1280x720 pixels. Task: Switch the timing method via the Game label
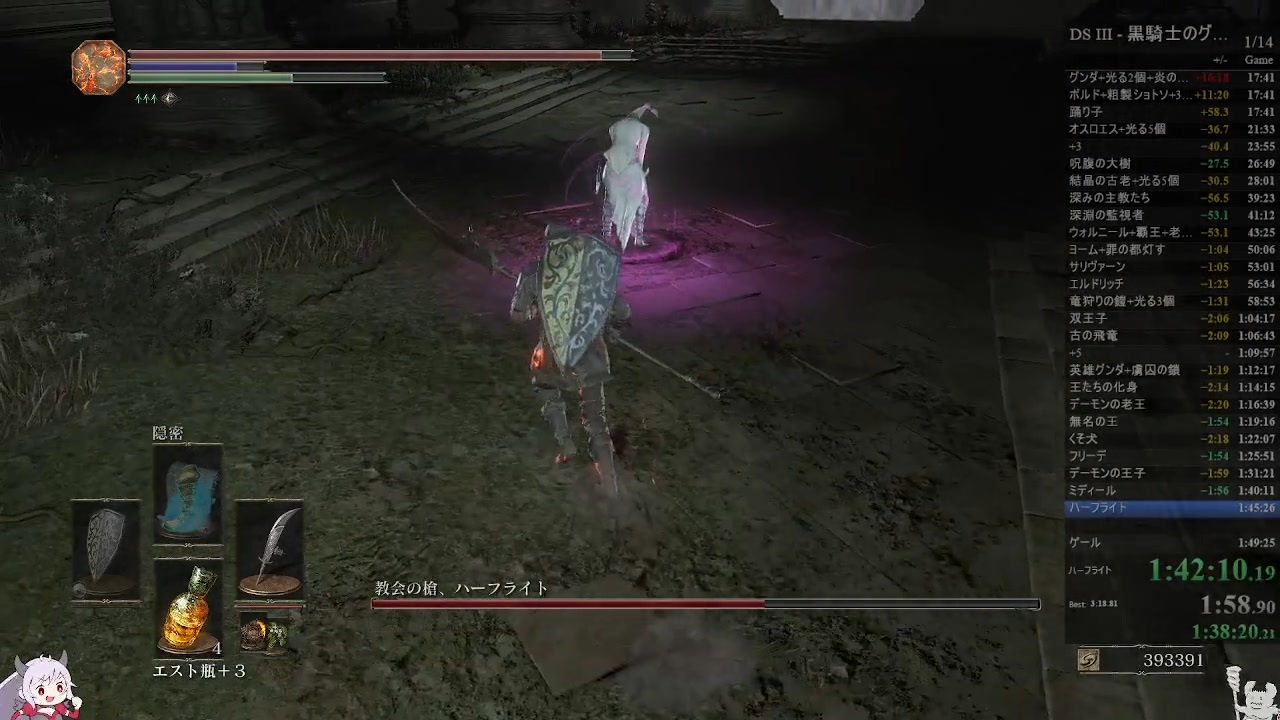[x=1258, y=60]
